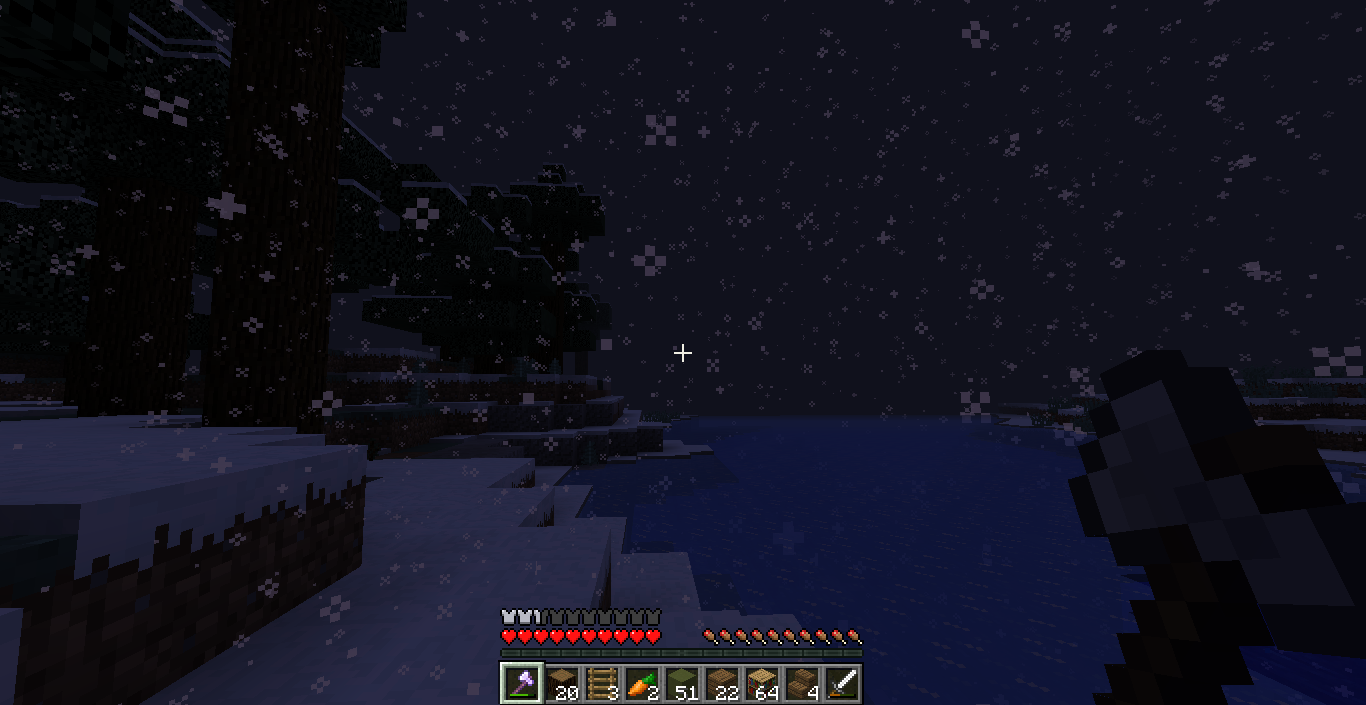Screen dimensions: 1366x705
Task: Select the wooden stairs stack of 4
Action: coord(802,683)
